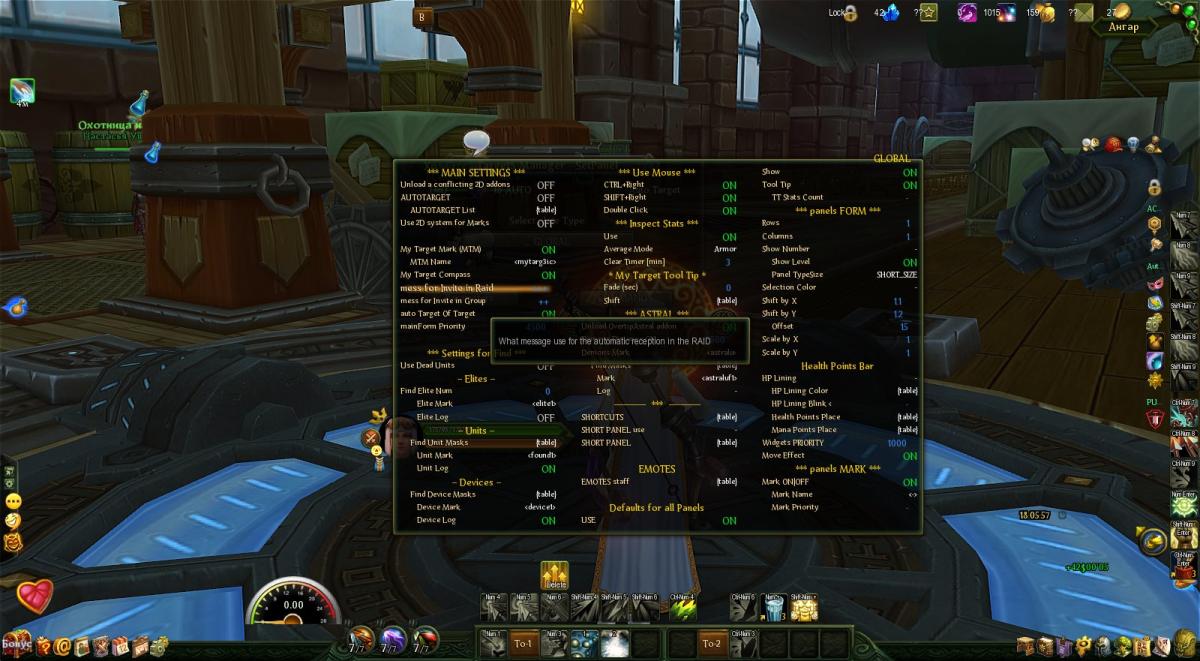Open the SHORTCUTS table

(726, 417)
